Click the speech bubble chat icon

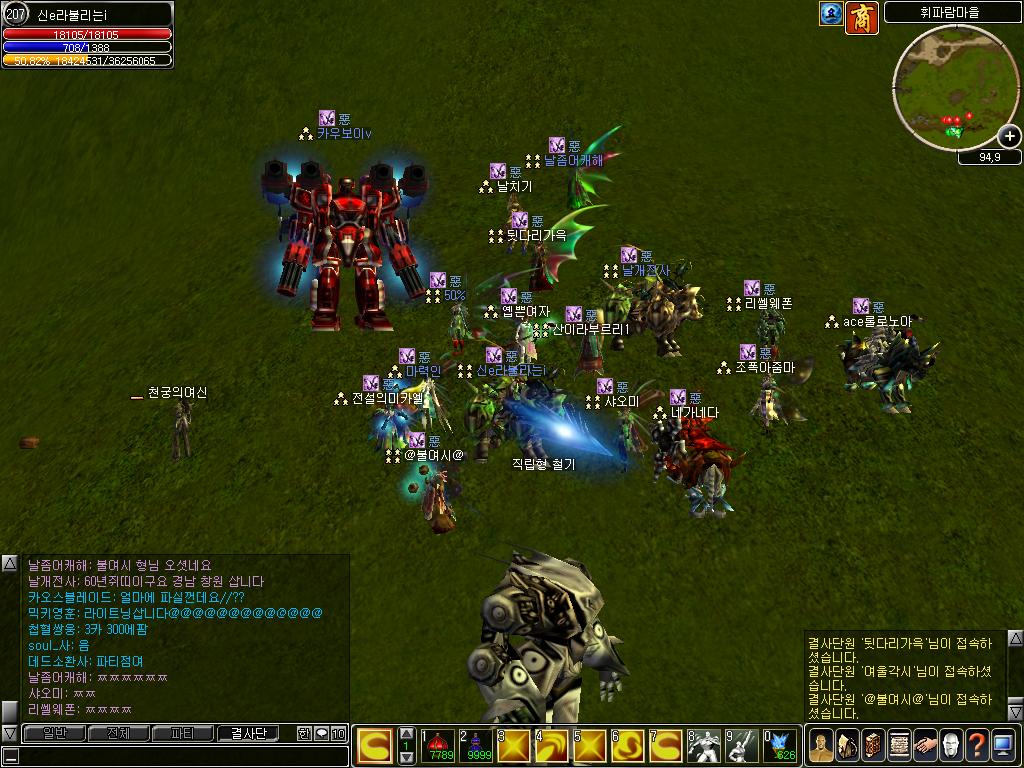[321, 733]
